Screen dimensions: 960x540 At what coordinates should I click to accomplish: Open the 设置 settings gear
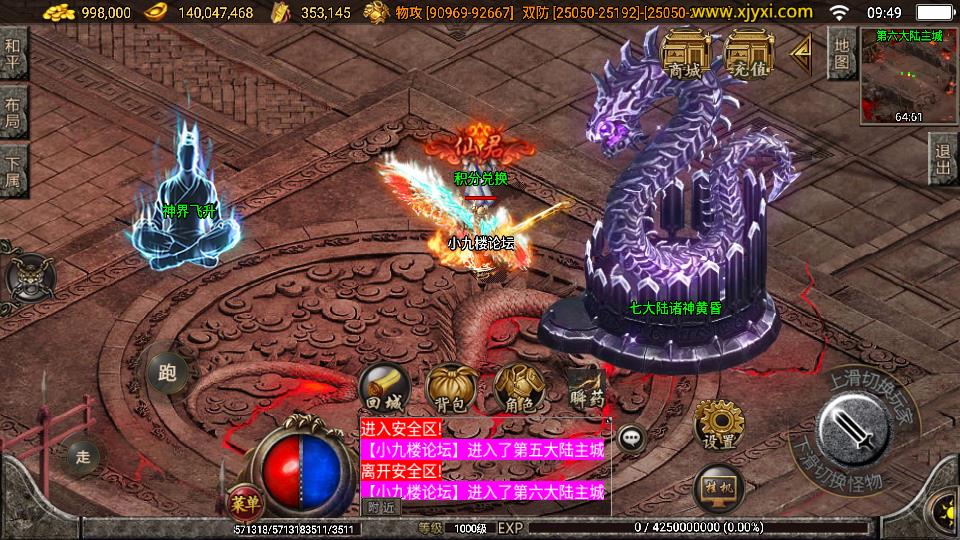[x=718, y=425]
